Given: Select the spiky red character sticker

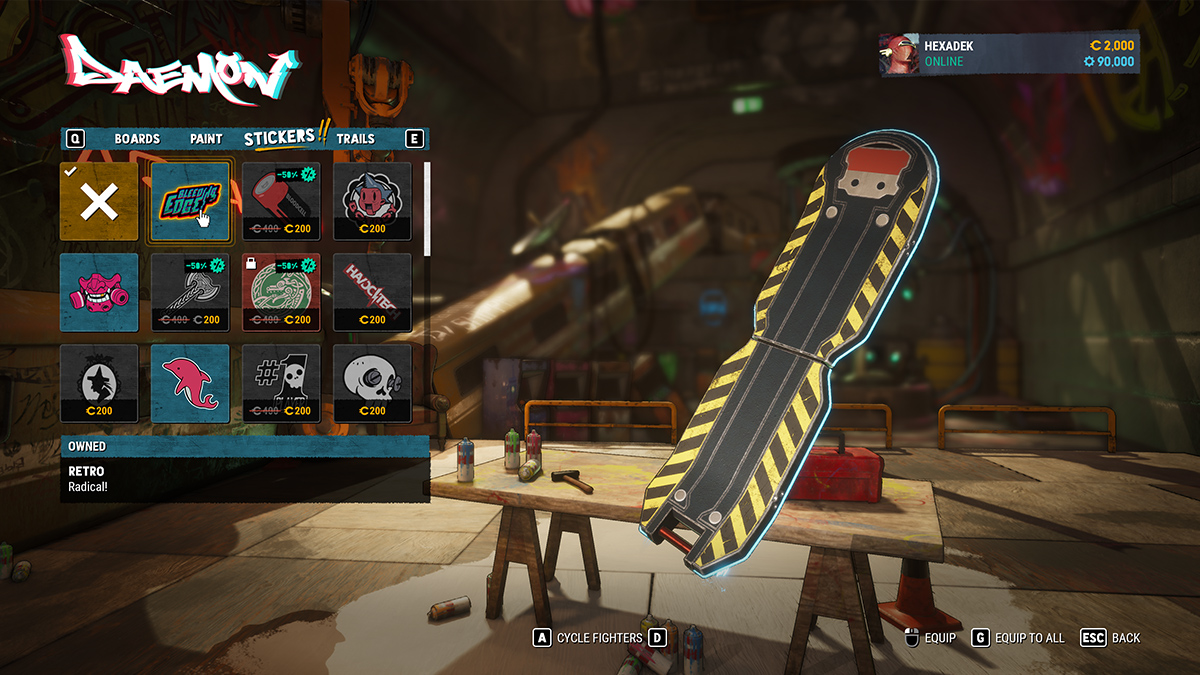Looking at the screenshot, I should click(x=372, y=202).
